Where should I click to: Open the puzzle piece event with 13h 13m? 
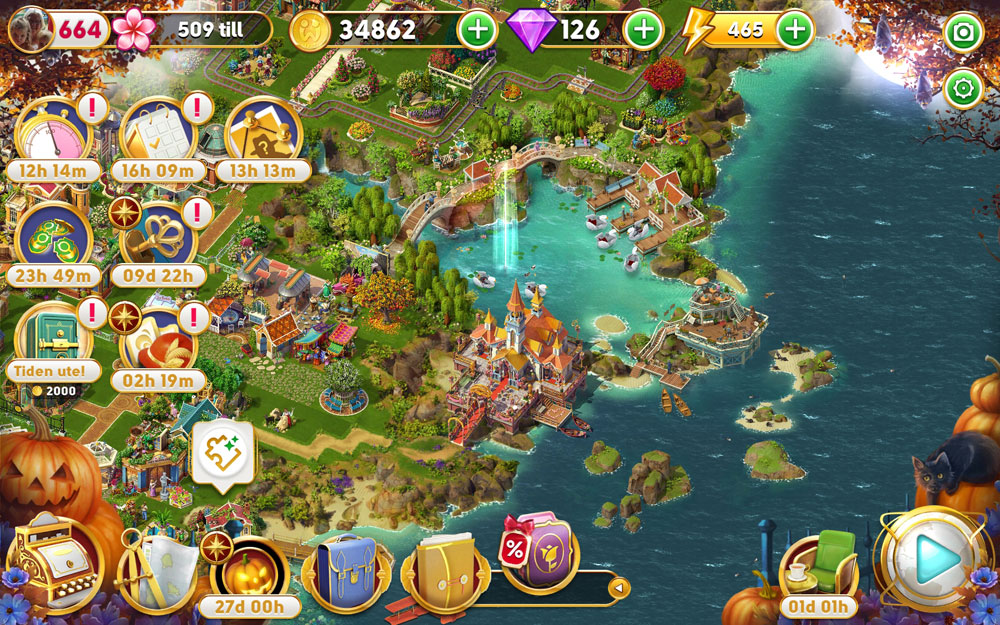[x=262, y=135]
